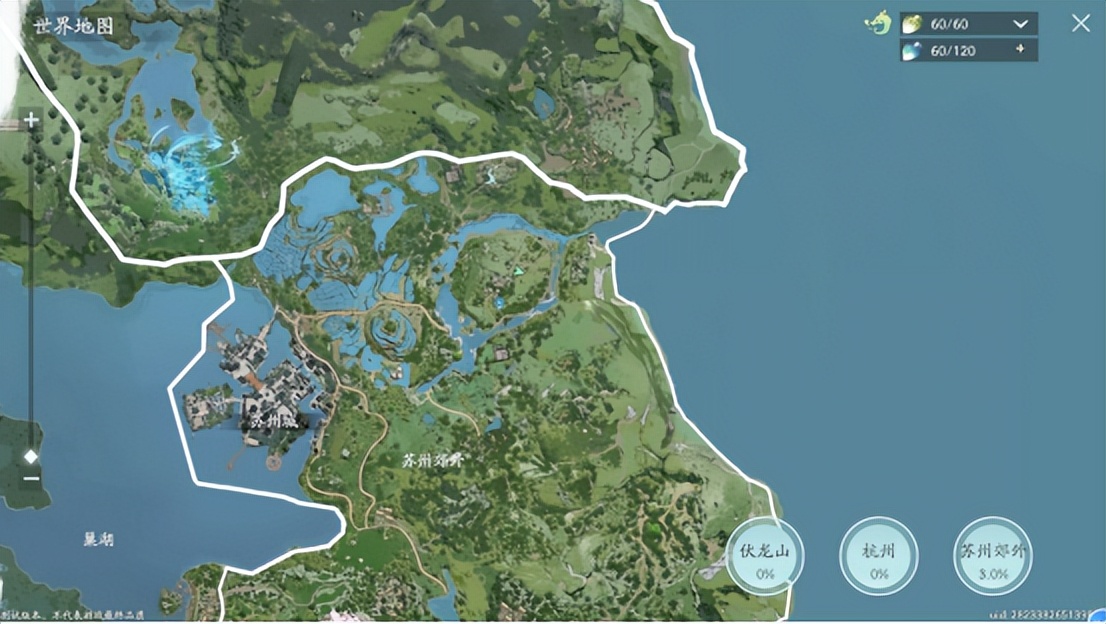
Task: Activate the glowing blue waypoint marker
Action: [195, 165]
